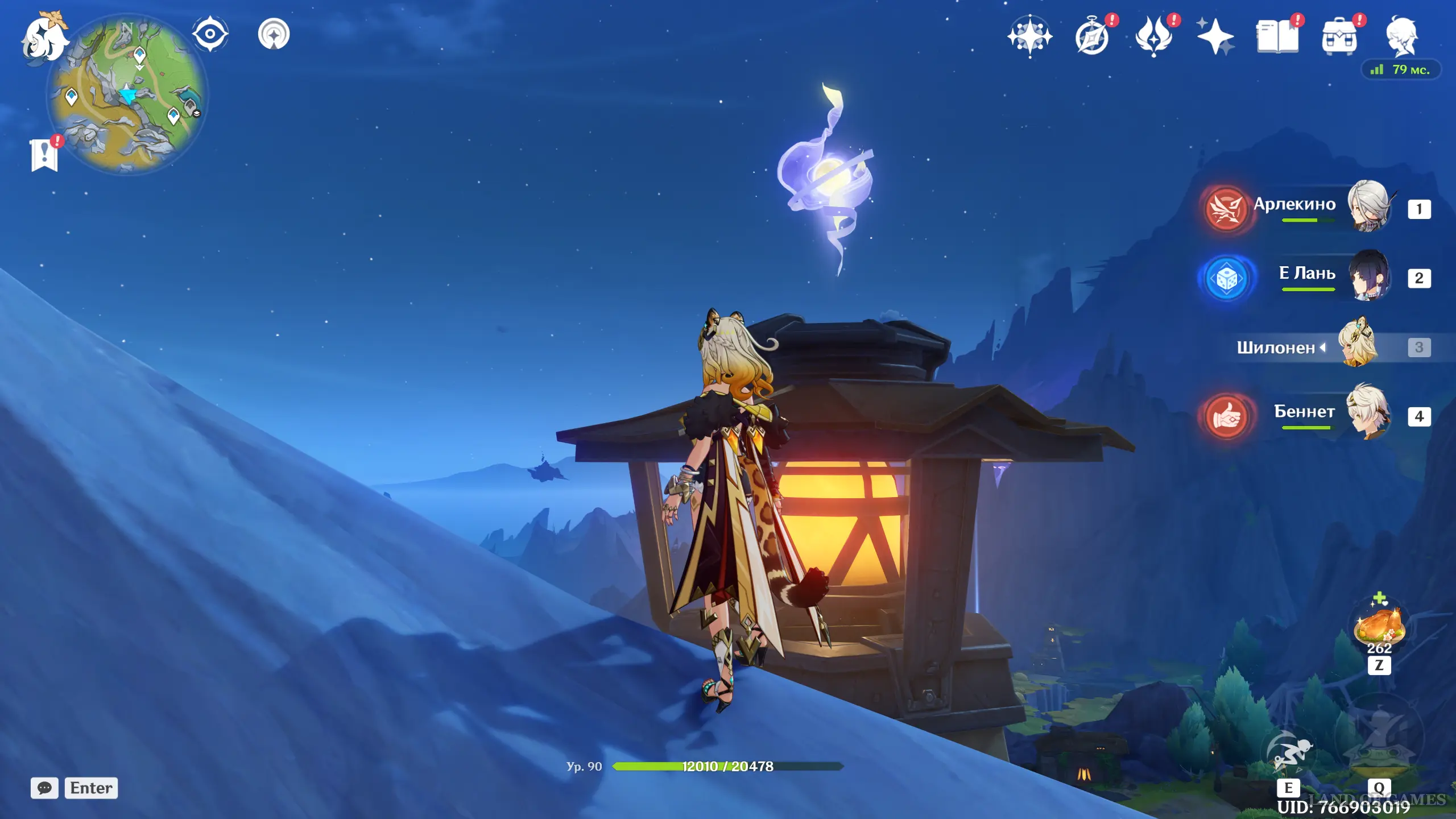The width and height of the screenshot is (1456, 819).
Task: Toggle the elemental sight eye icon
Action: pos(210,34)
